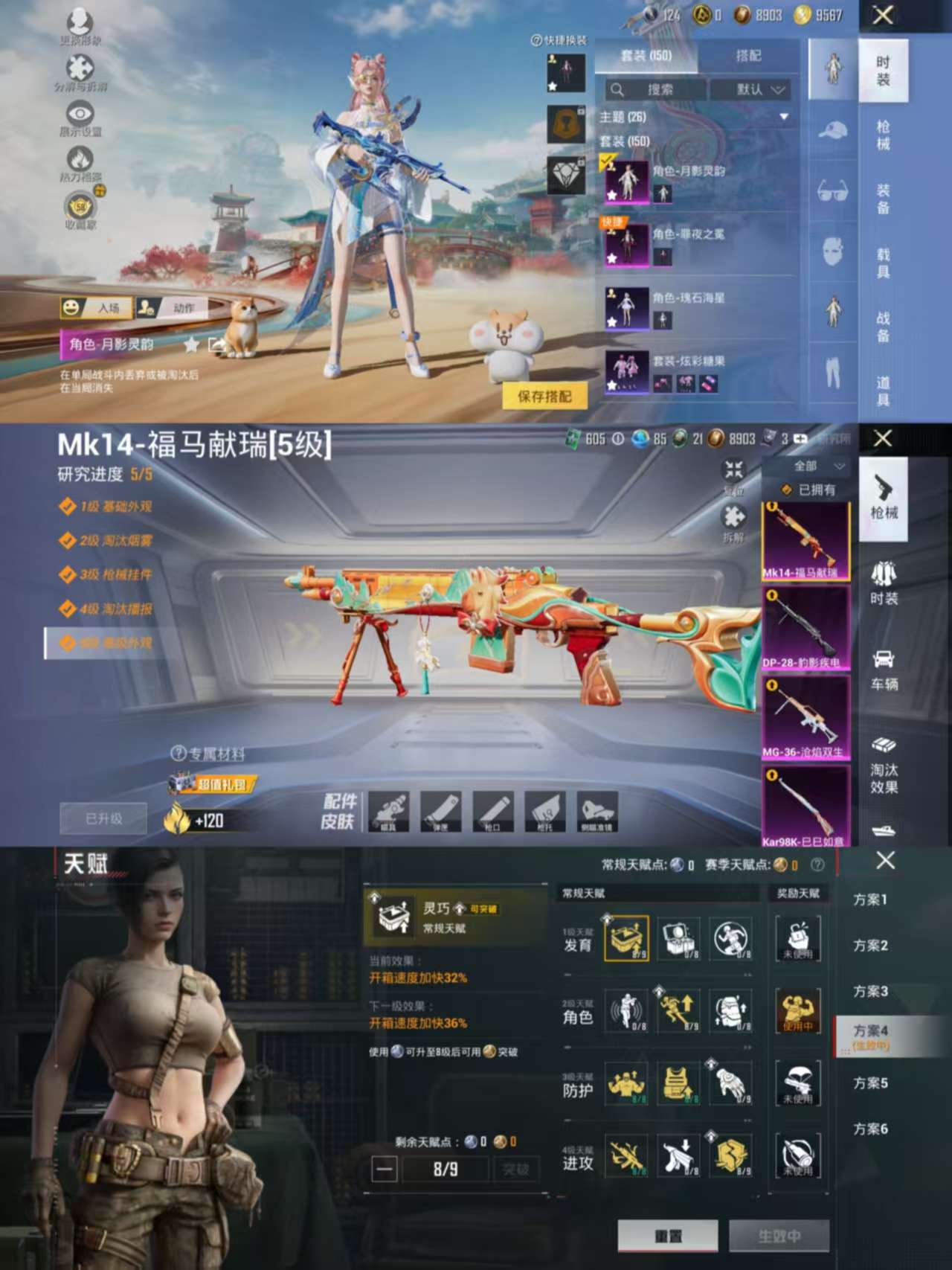Click the 搜索 search field
The height and width of the screenshot is (1270, 952).
pos(654,90)
